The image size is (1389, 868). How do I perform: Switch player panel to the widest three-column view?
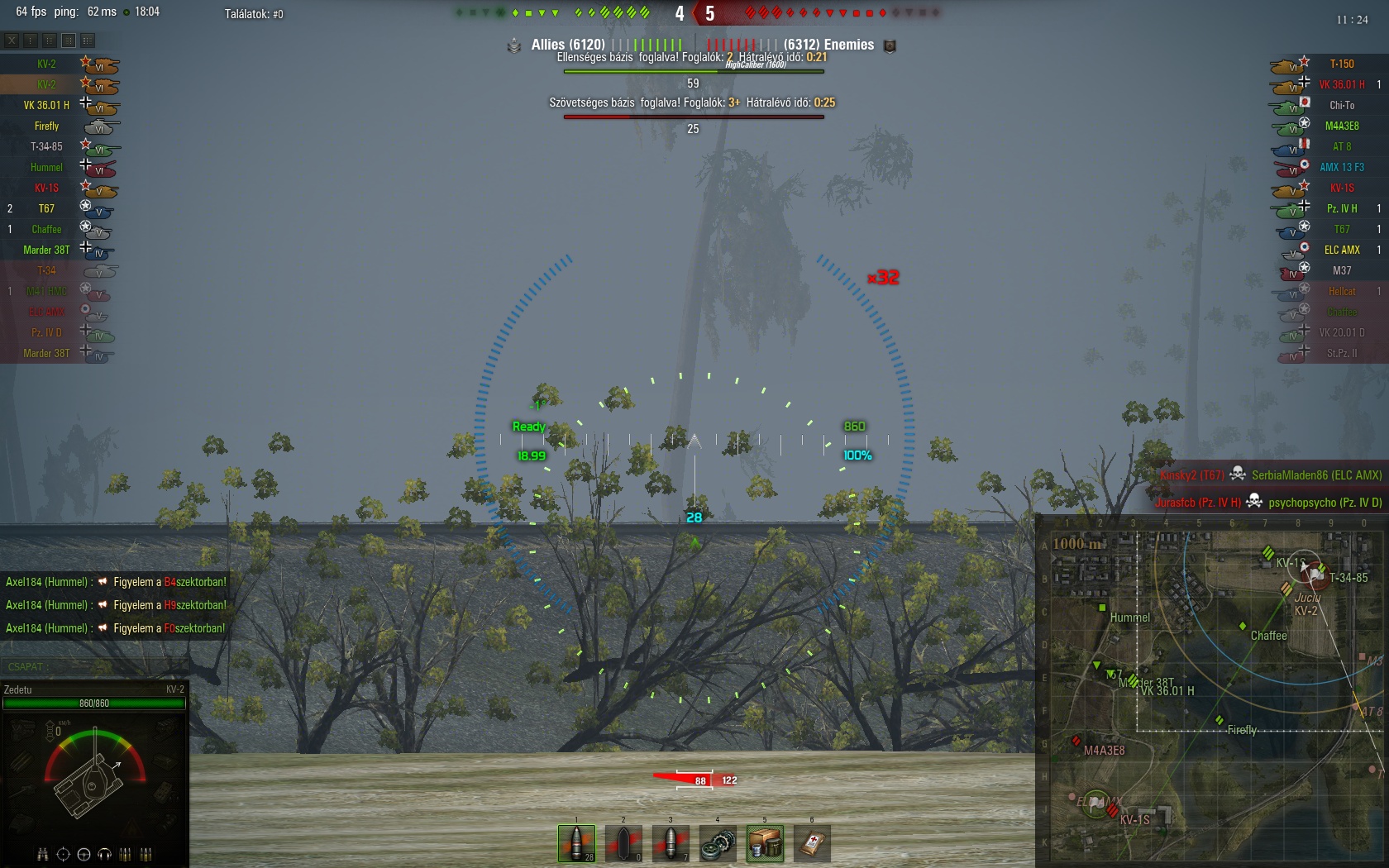click(x=88, y=40)
